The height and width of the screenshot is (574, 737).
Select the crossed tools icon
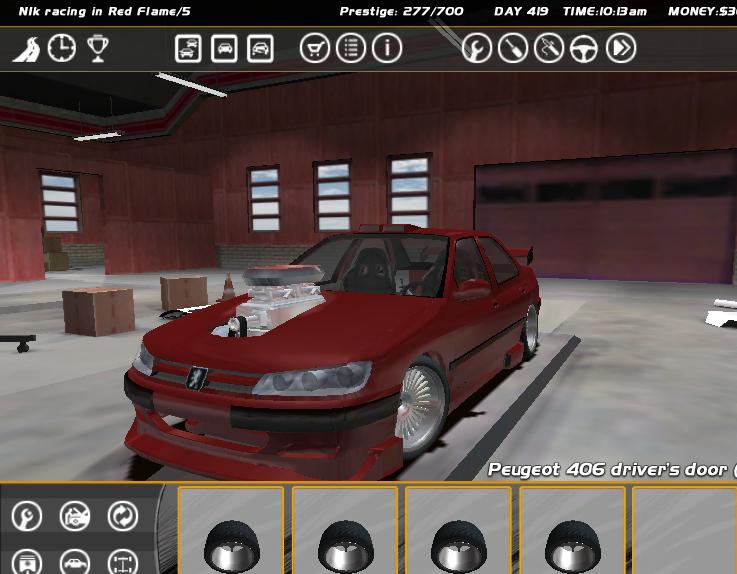548,48
